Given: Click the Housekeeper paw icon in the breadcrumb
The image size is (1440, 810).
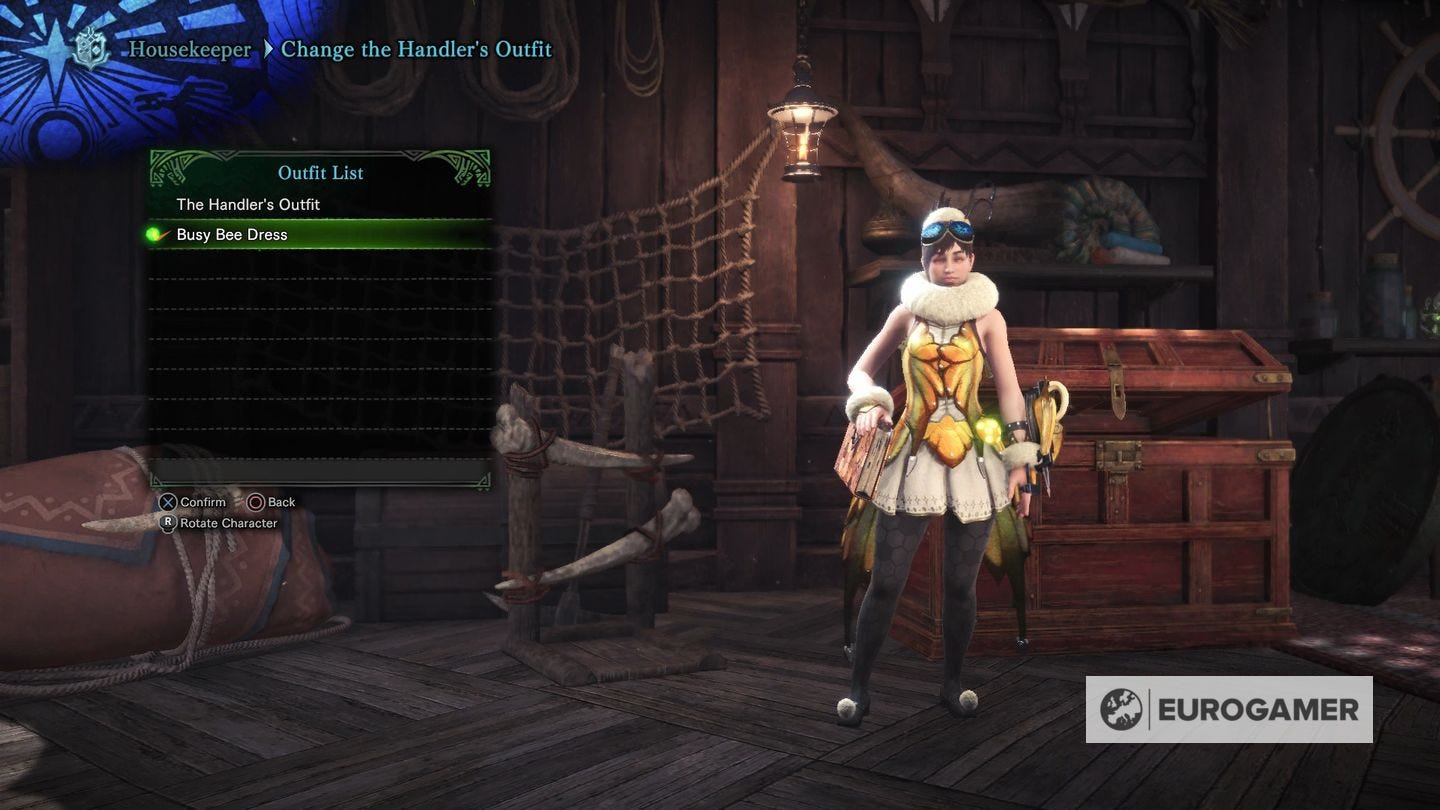Looking at the screenshot, I should pos(90,47).
